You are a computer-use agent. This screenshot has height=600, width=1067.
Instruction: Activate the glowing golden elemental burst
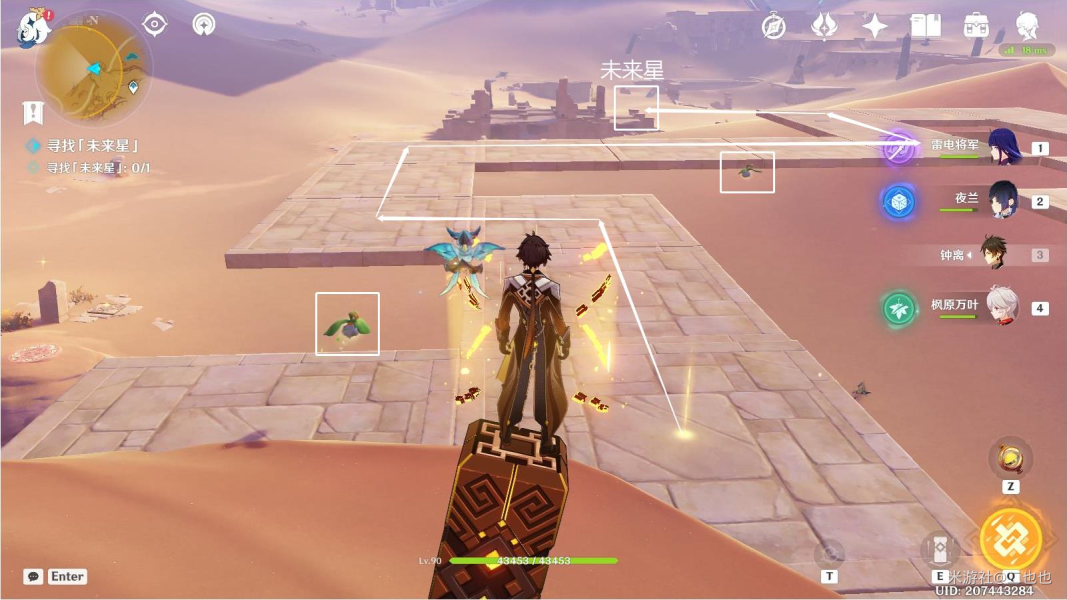pyautogui.click(x=1010, y=540)
